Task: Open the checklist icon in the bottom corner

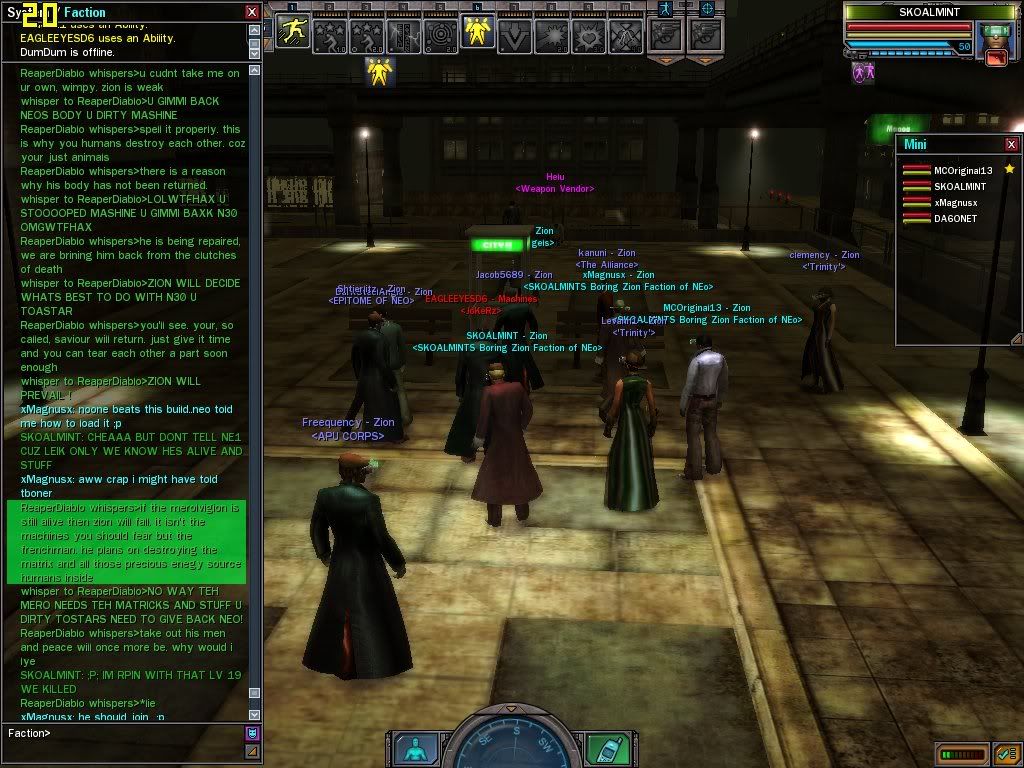Action: click(1007, 753)
